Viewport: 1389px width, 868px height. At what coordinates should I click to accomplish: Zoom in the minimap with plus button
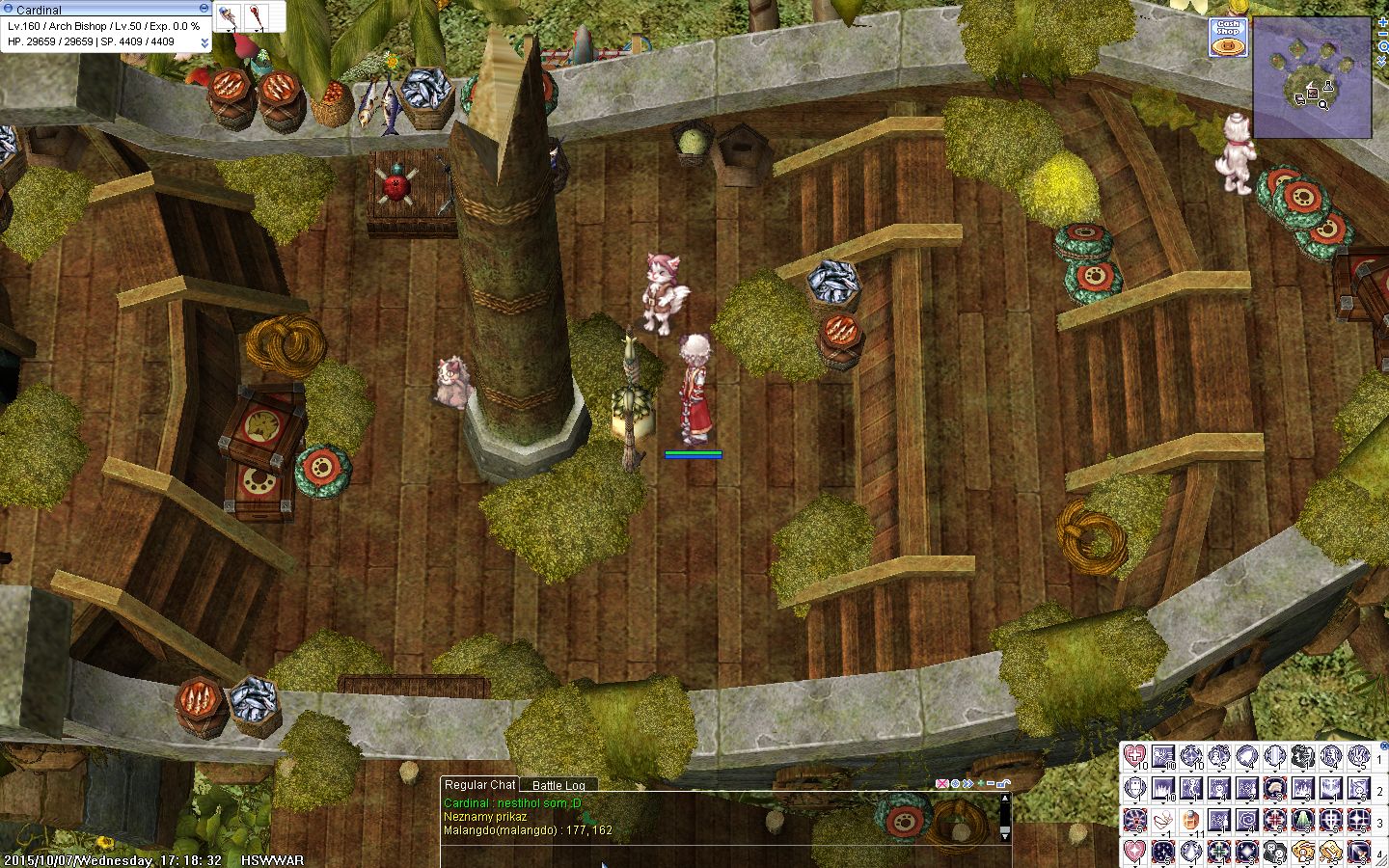(1383, 21)
